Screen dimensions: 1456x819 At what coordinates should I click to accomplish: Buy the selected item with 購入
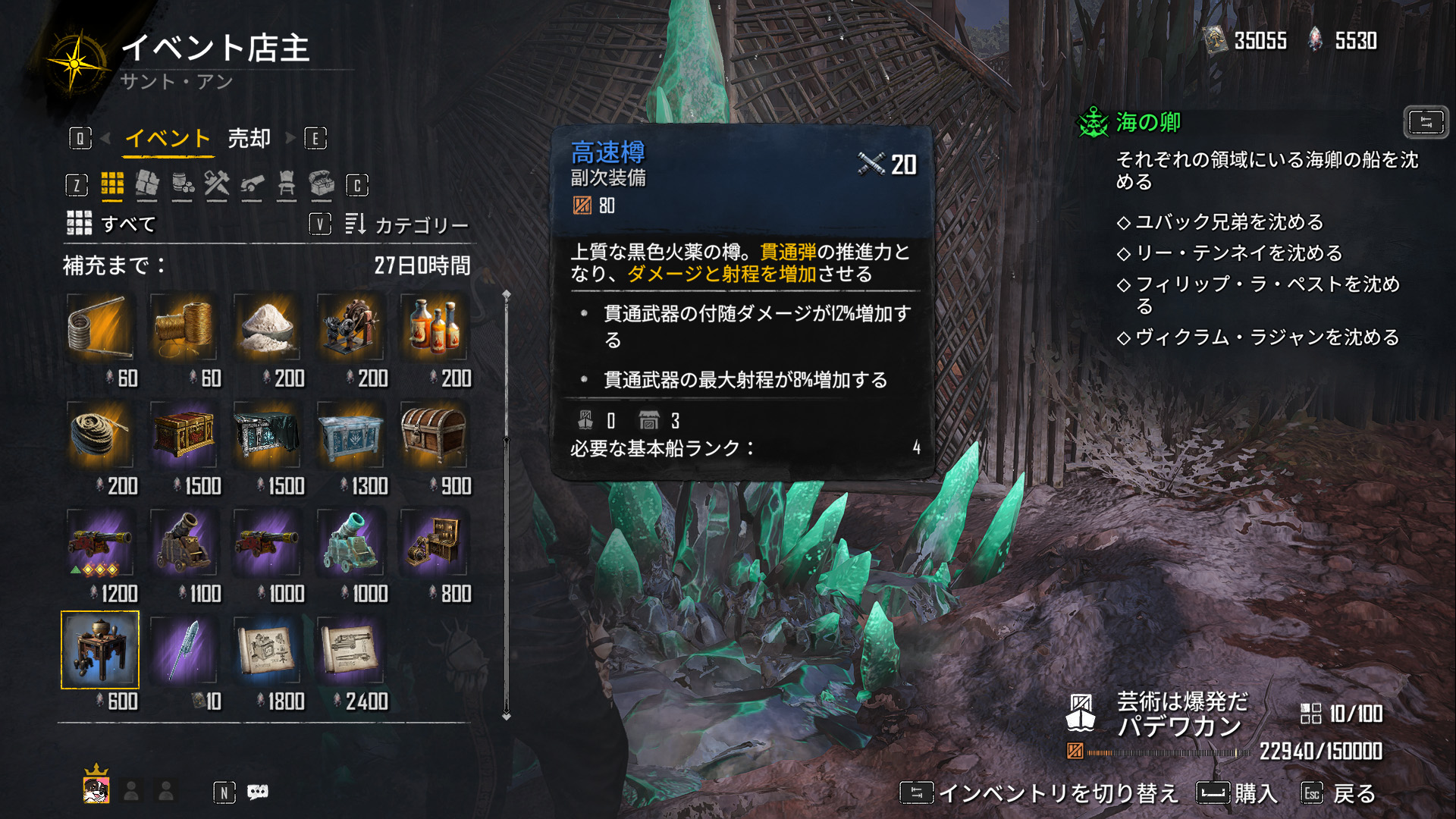1238,793
